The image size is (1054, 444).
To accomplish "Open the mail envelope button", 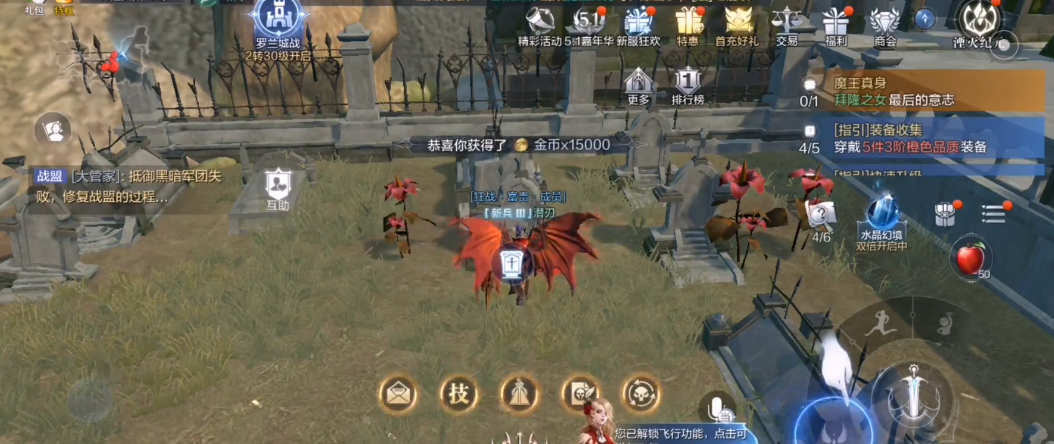I will (x=398, y=393).
